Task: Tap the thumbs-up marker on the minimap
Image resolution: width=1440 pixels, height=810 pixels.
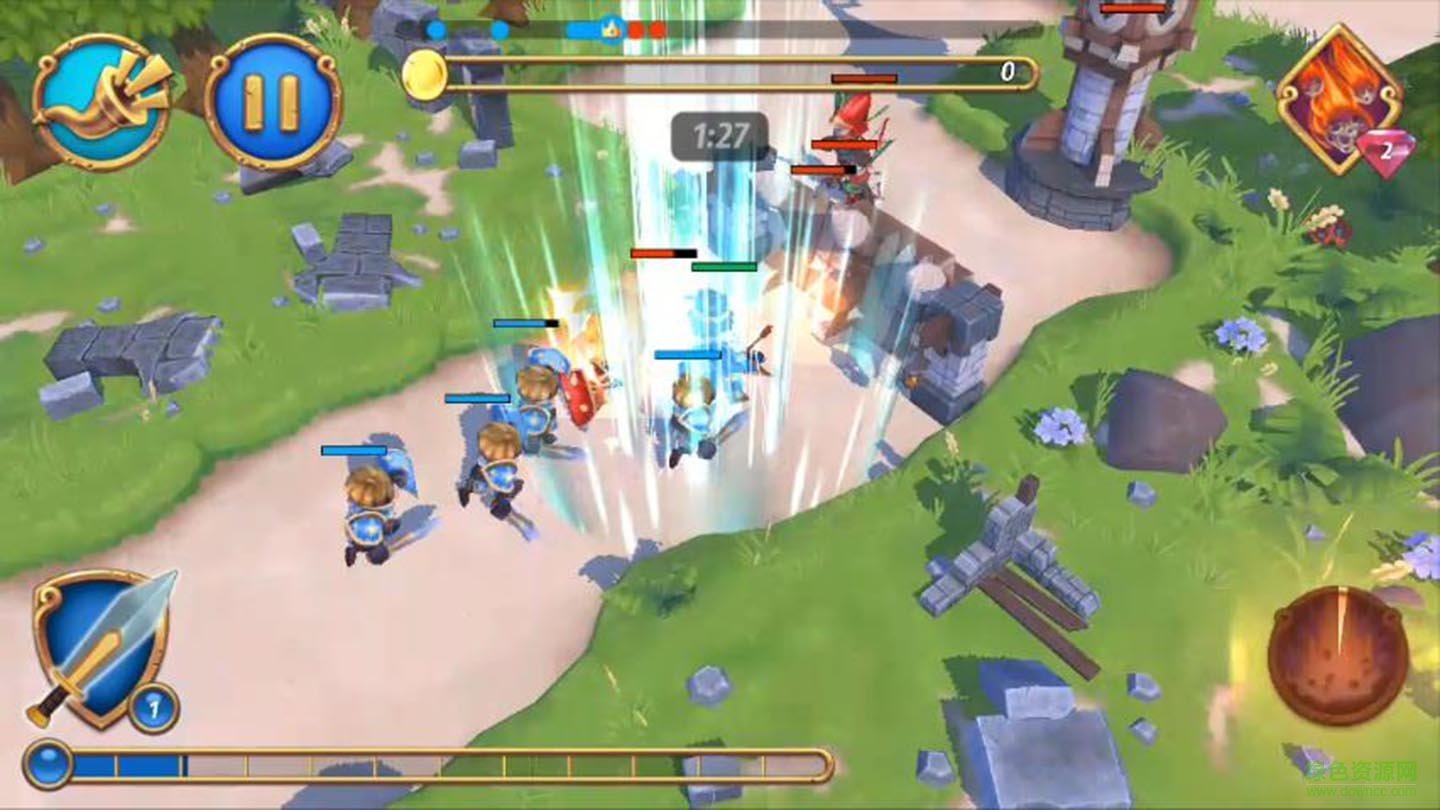Action: tap(611, 29)
